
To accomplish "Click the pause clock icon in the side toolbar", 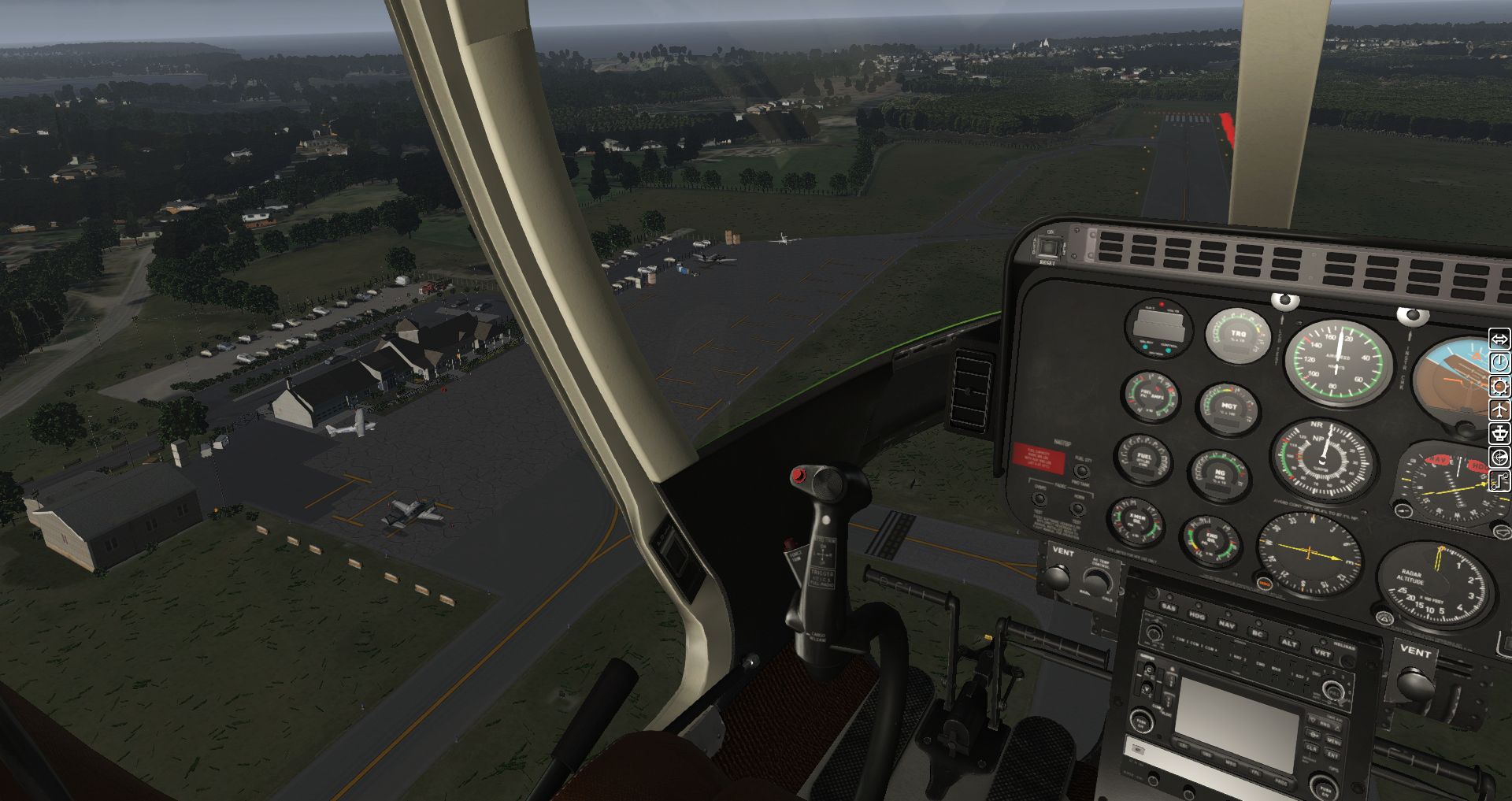I will coord(1499,362).
